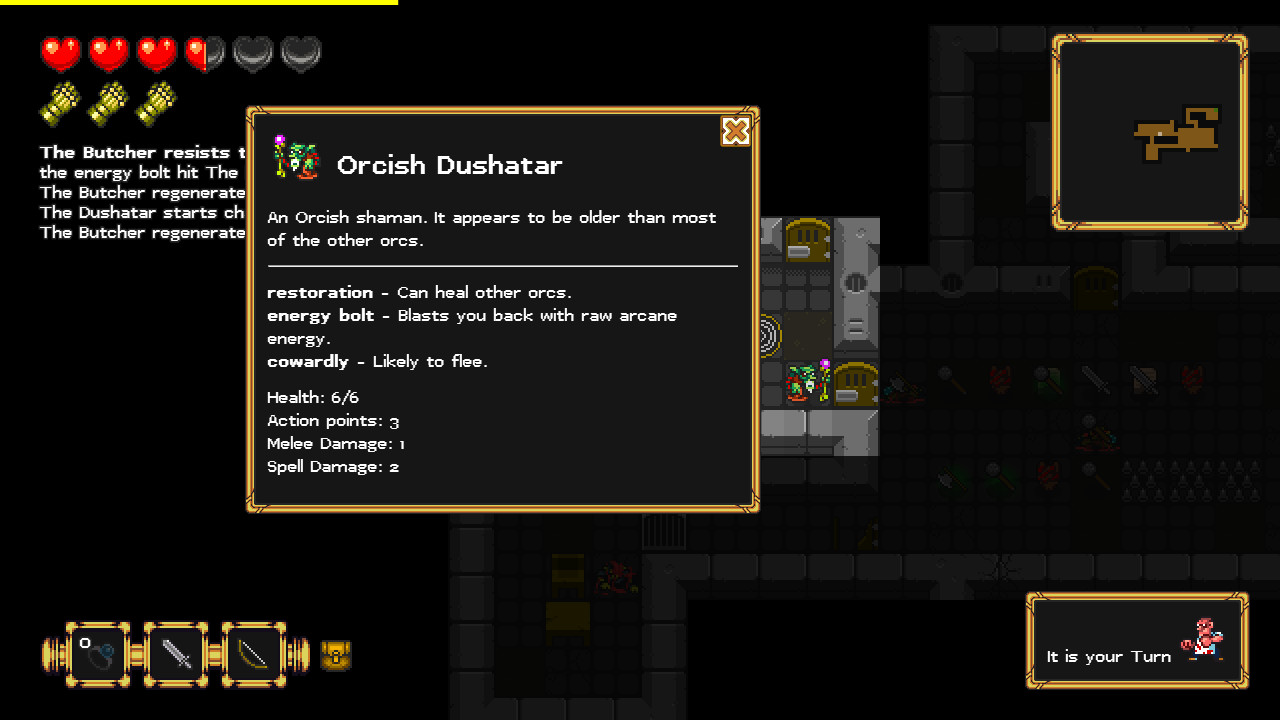Click the 'It is your Turn' box

[x=1109, y=657]
